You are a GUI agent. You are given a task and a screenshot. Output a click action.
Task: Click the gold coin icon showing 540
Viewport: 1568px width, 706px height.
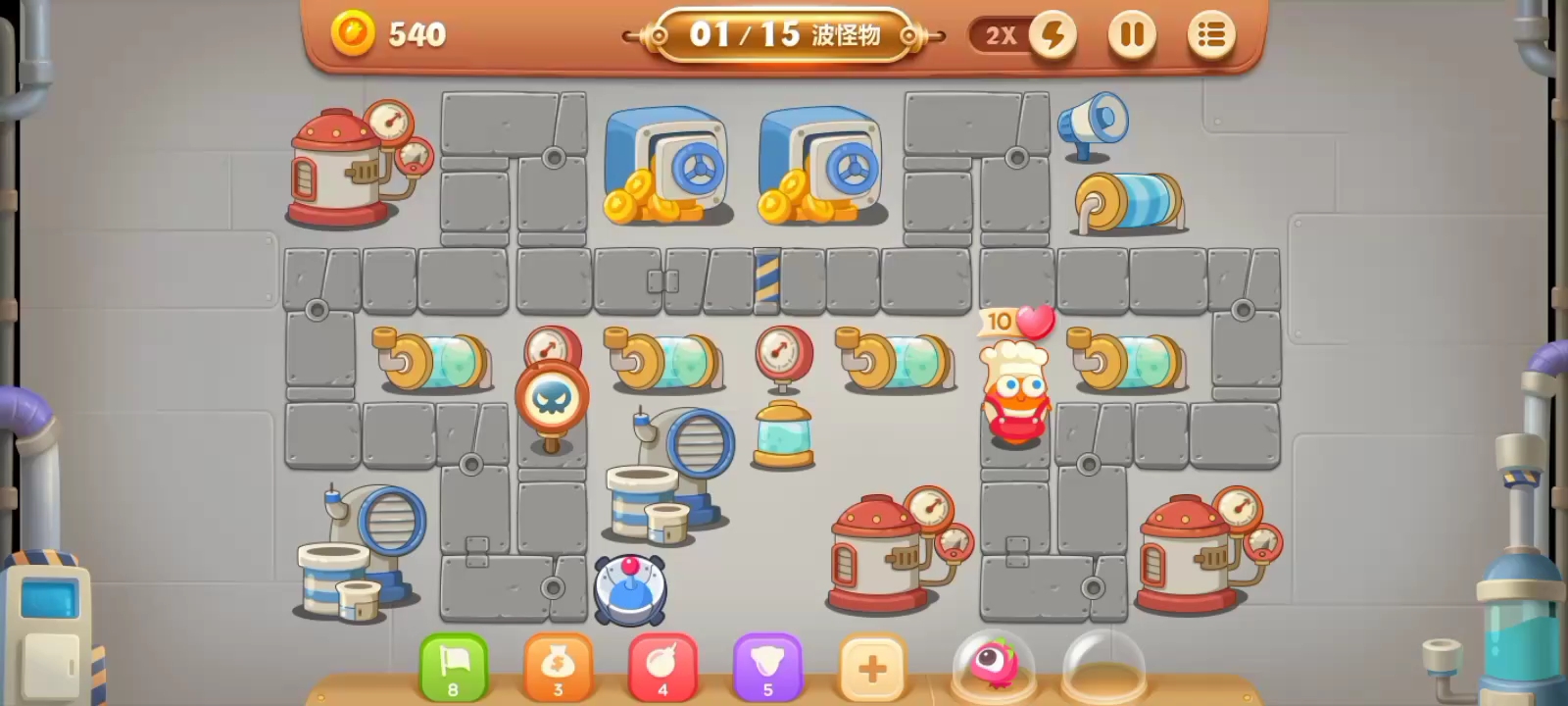tap(353, 33)
